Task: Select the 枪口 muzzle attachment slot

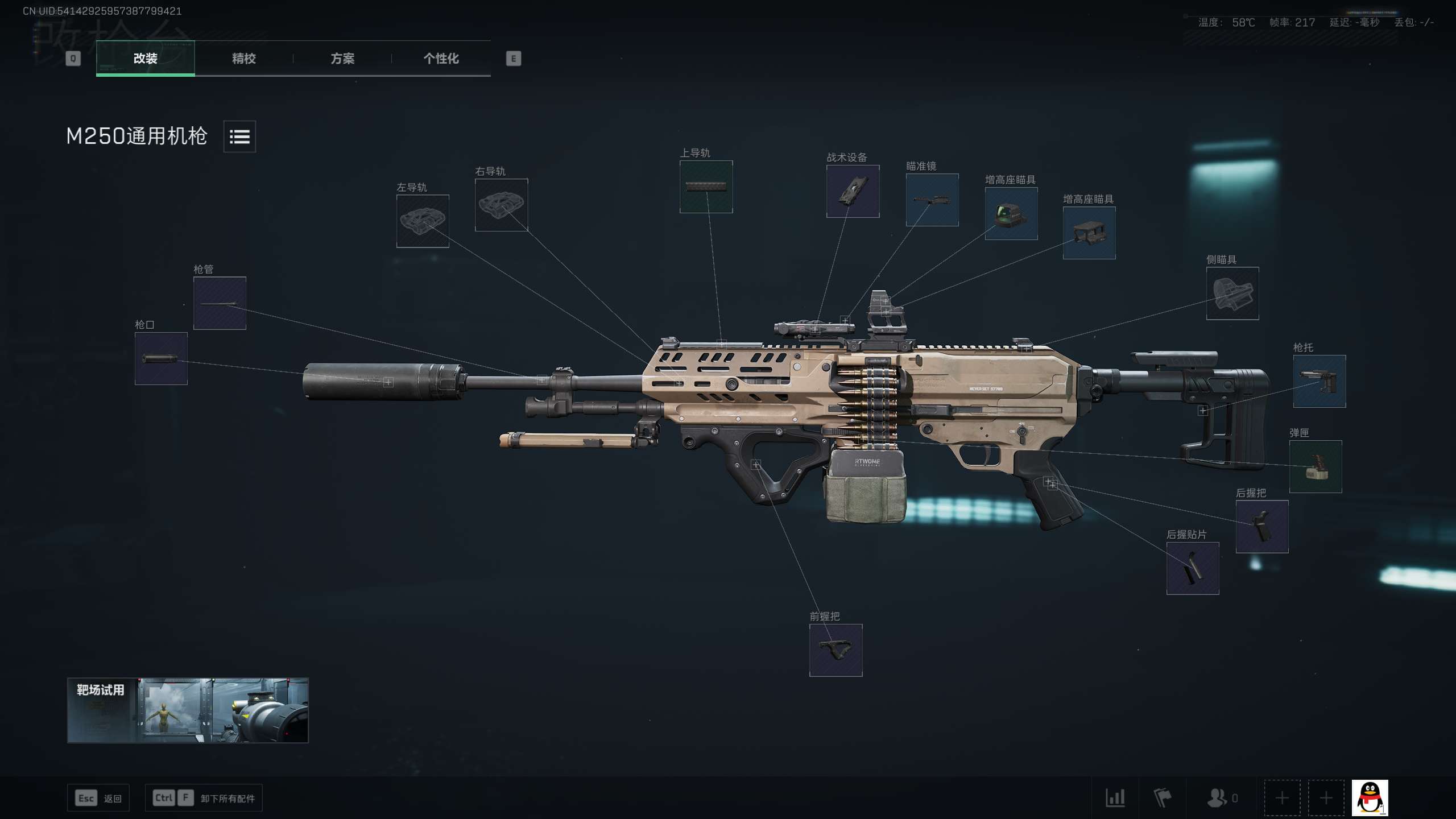Action: (x=161, y=359)
